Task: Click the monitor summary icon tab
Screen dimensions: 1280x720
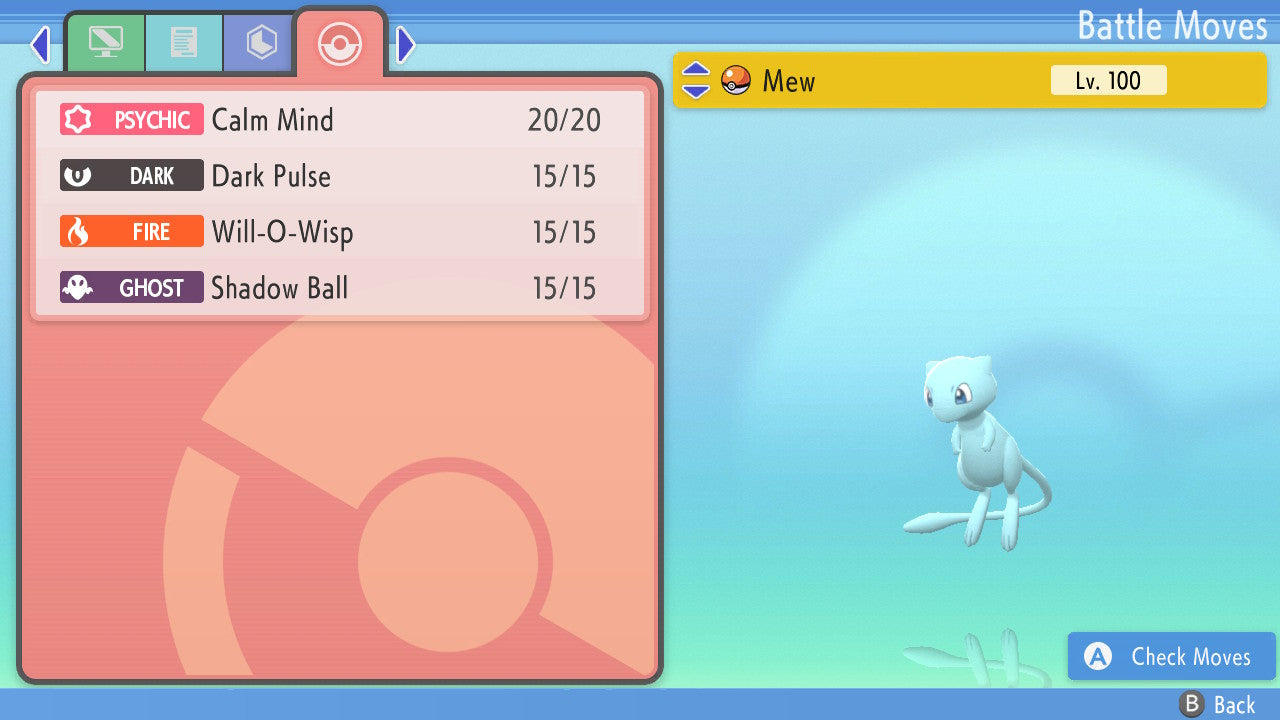Action: (x=106, y=42)
